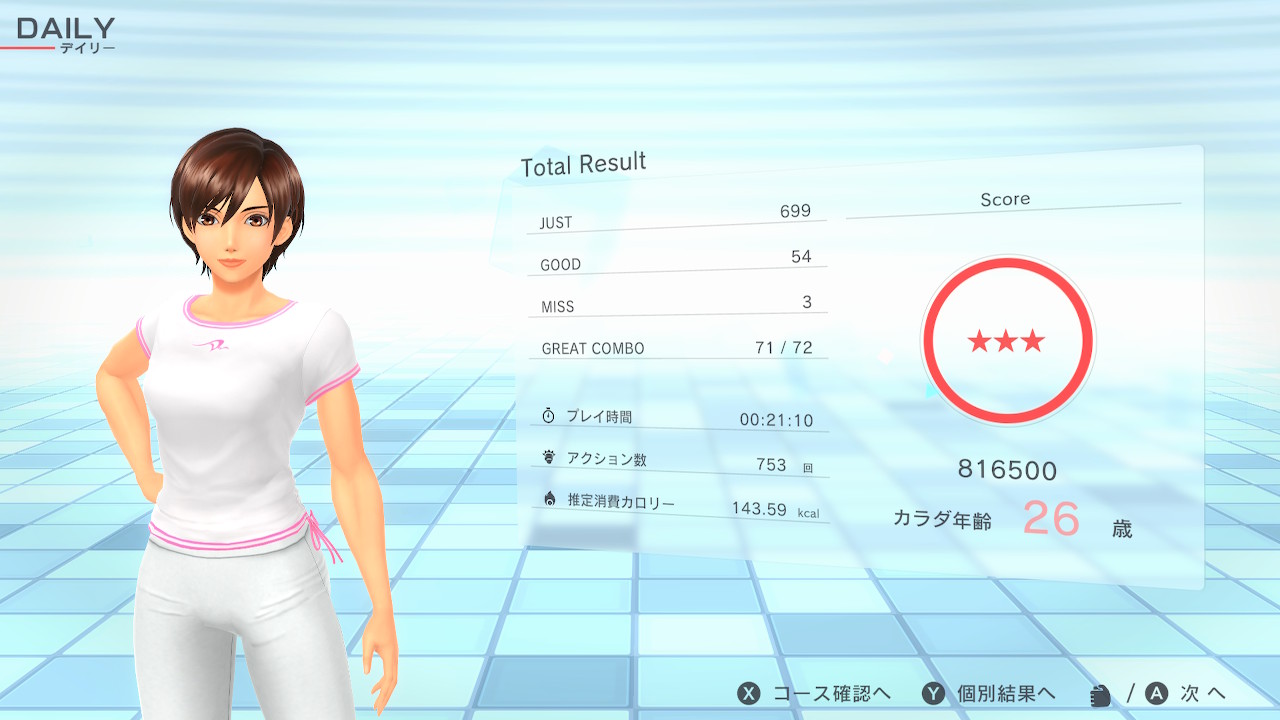Open the コース確認へ course review option
Image resolution: width=1280 pixels, height=720 pixels.
pyautogui.click(x=815, y=694)
